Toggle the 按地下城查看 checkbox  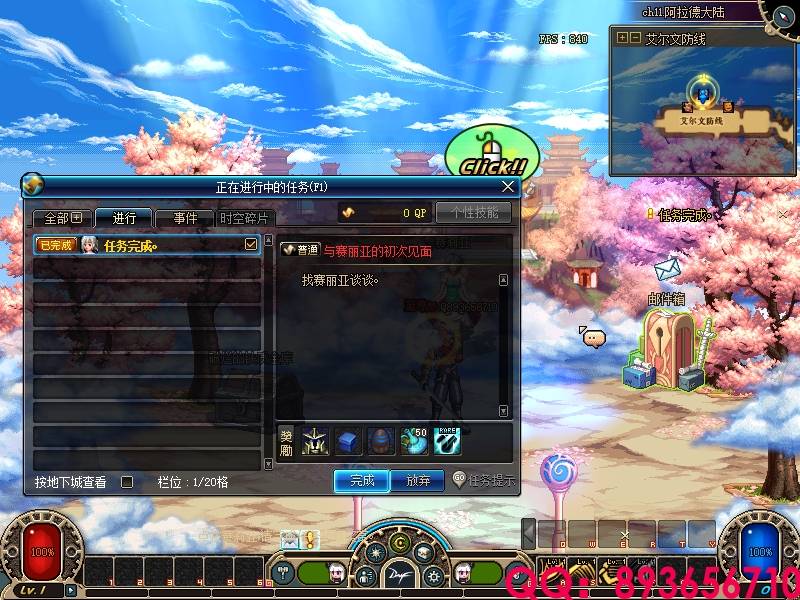(127, 482)
